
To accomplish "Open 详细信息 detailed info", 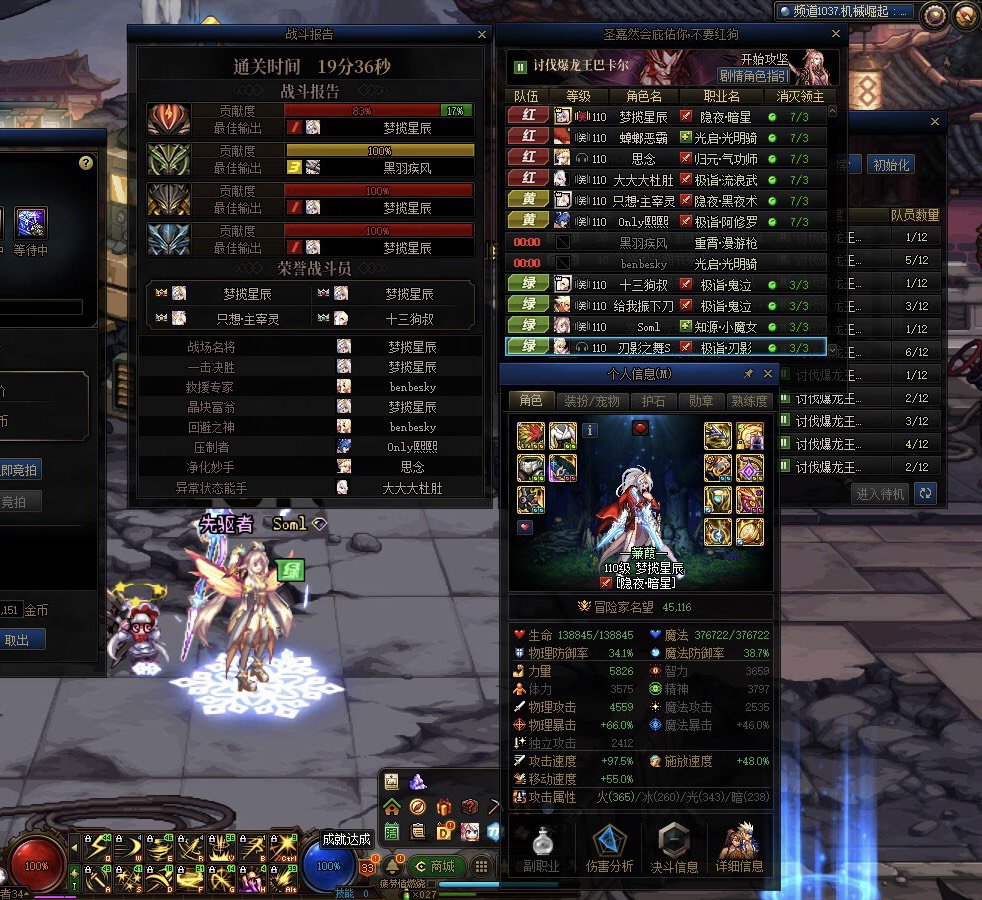I will pyautogui.click(x=739, y=849).
